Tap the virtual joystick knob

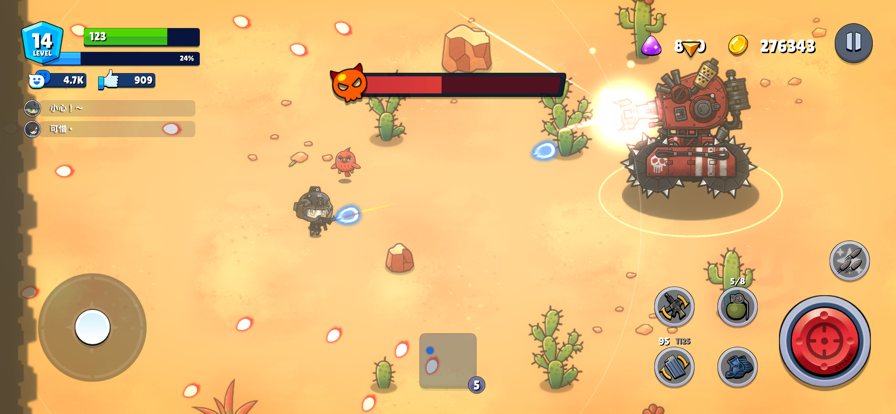[x=92, y=327]
